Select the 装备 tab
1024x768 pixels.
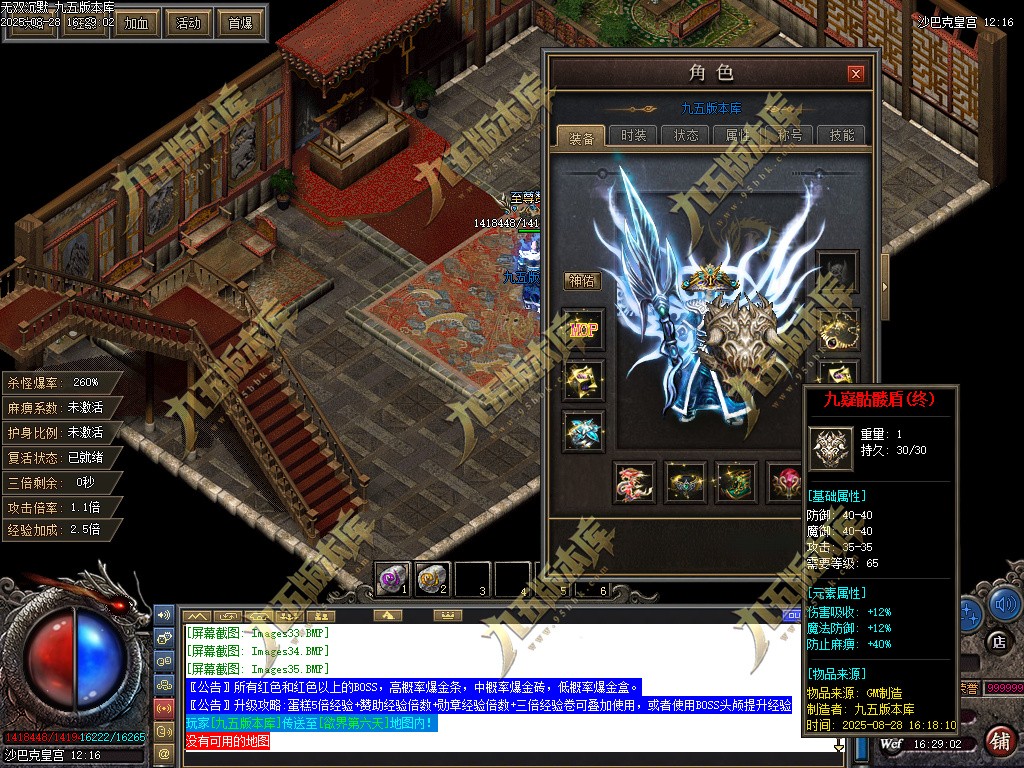(581, 137)
